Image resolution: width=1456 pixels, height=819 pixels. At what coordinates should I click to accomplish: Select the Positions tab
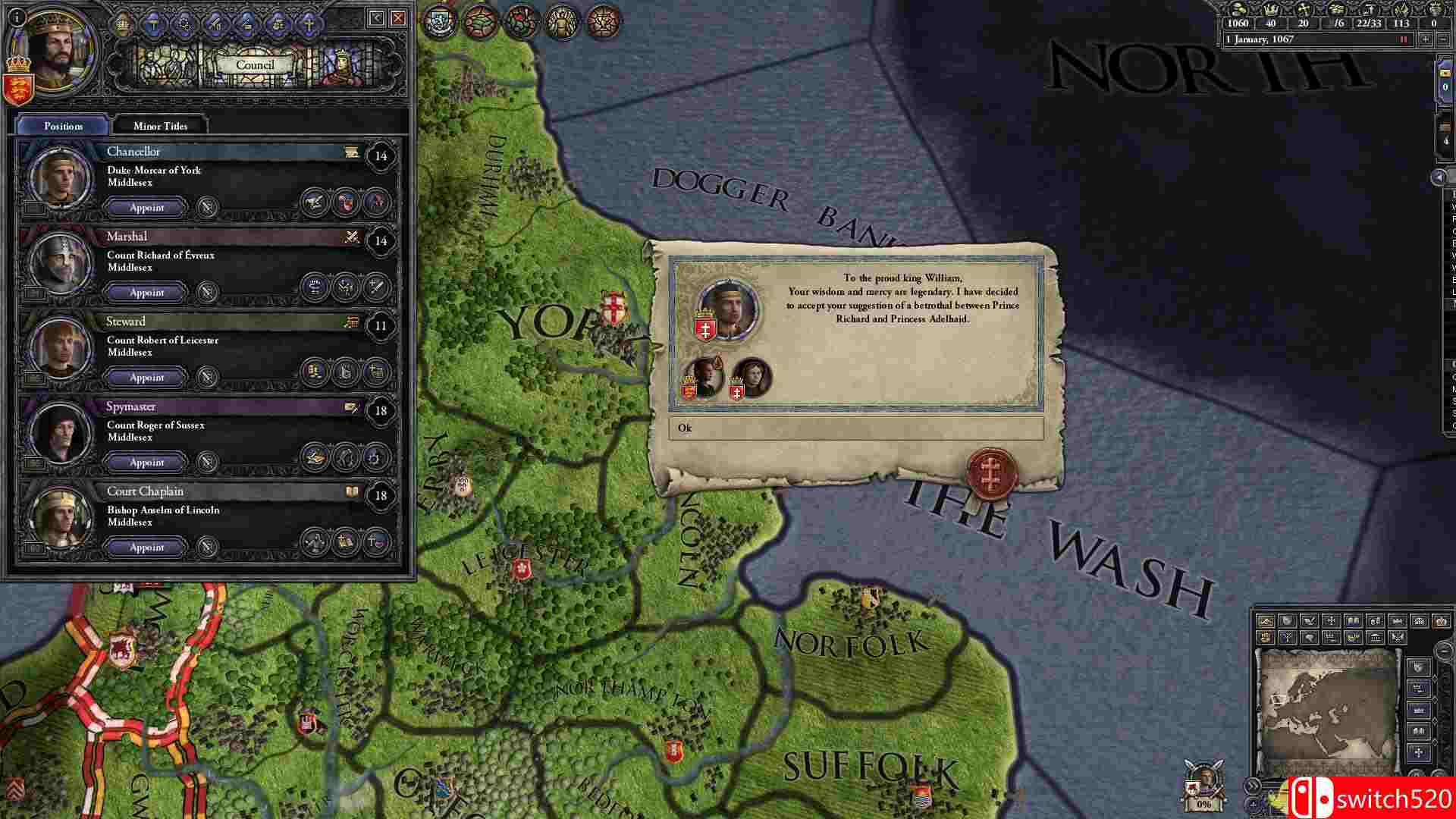click(x=63, y=126)
